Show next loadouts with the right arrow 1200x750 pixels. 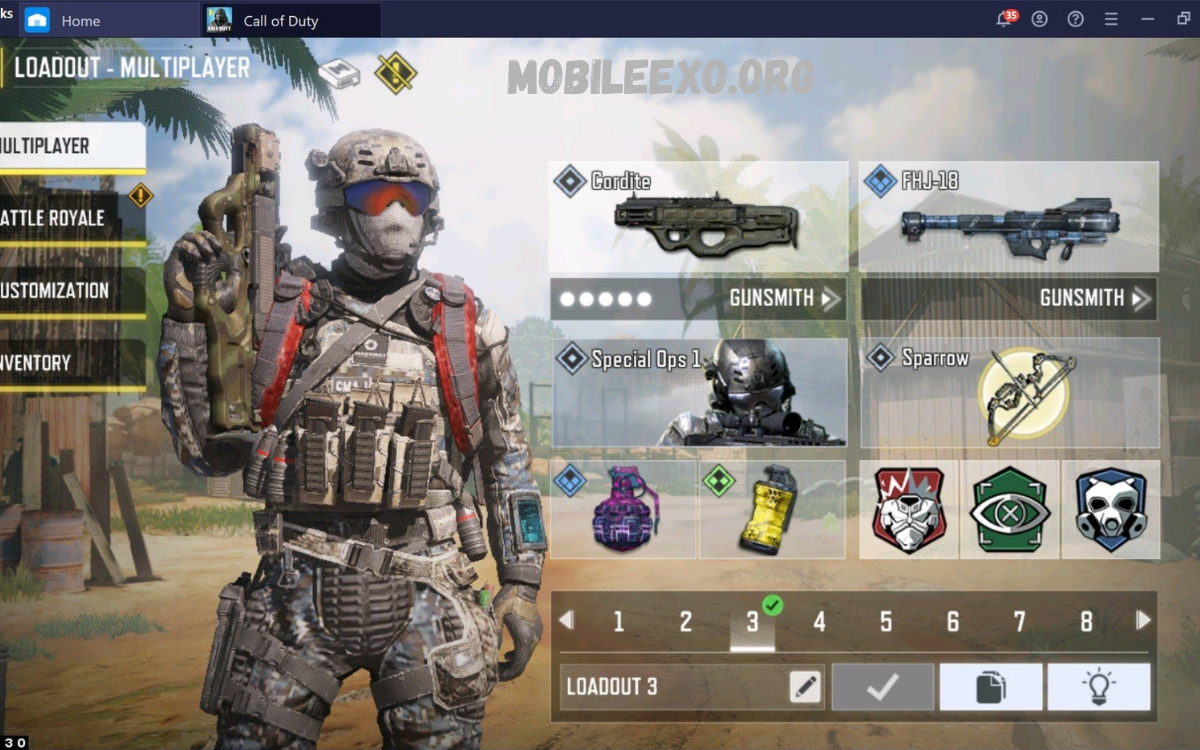tap(1142, 621)
